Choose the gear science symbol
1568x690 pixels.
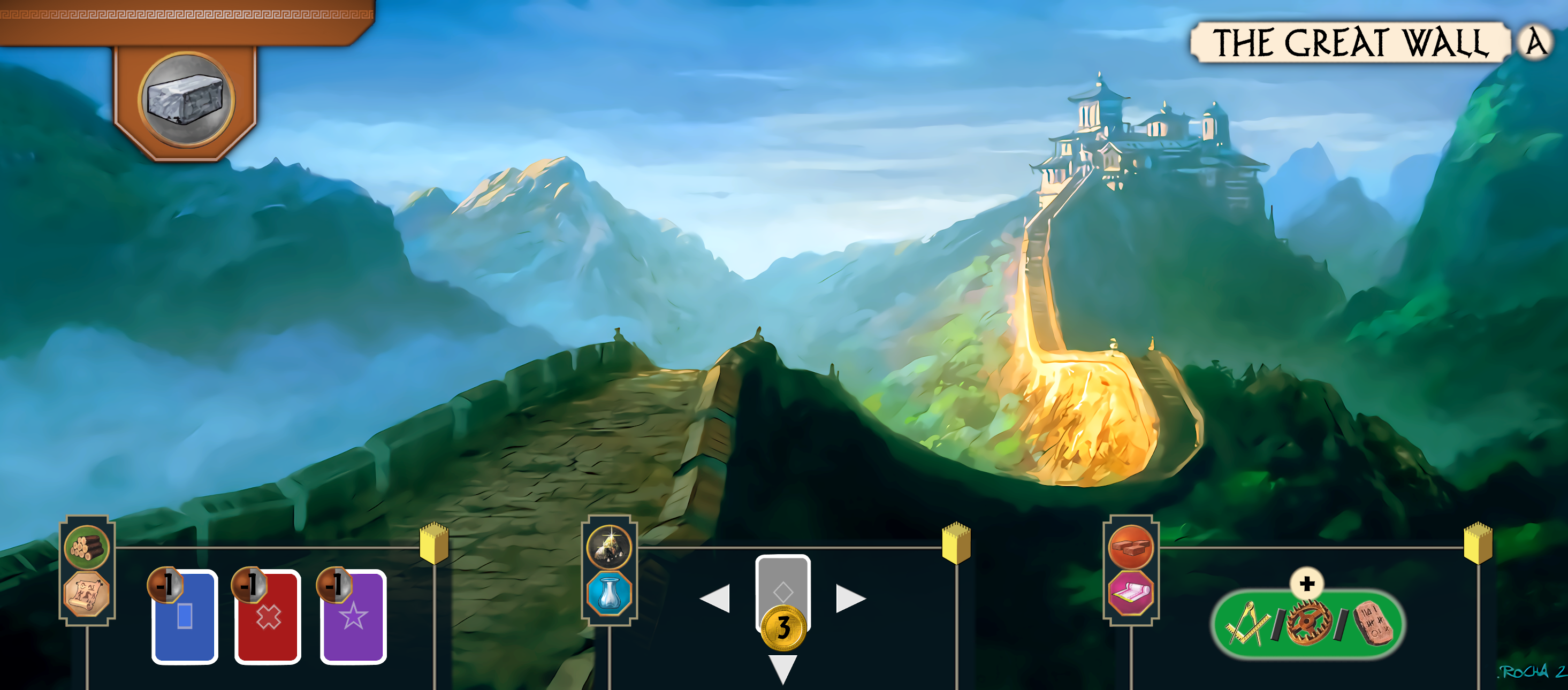pyautogui.click(x=1308, y=624)
